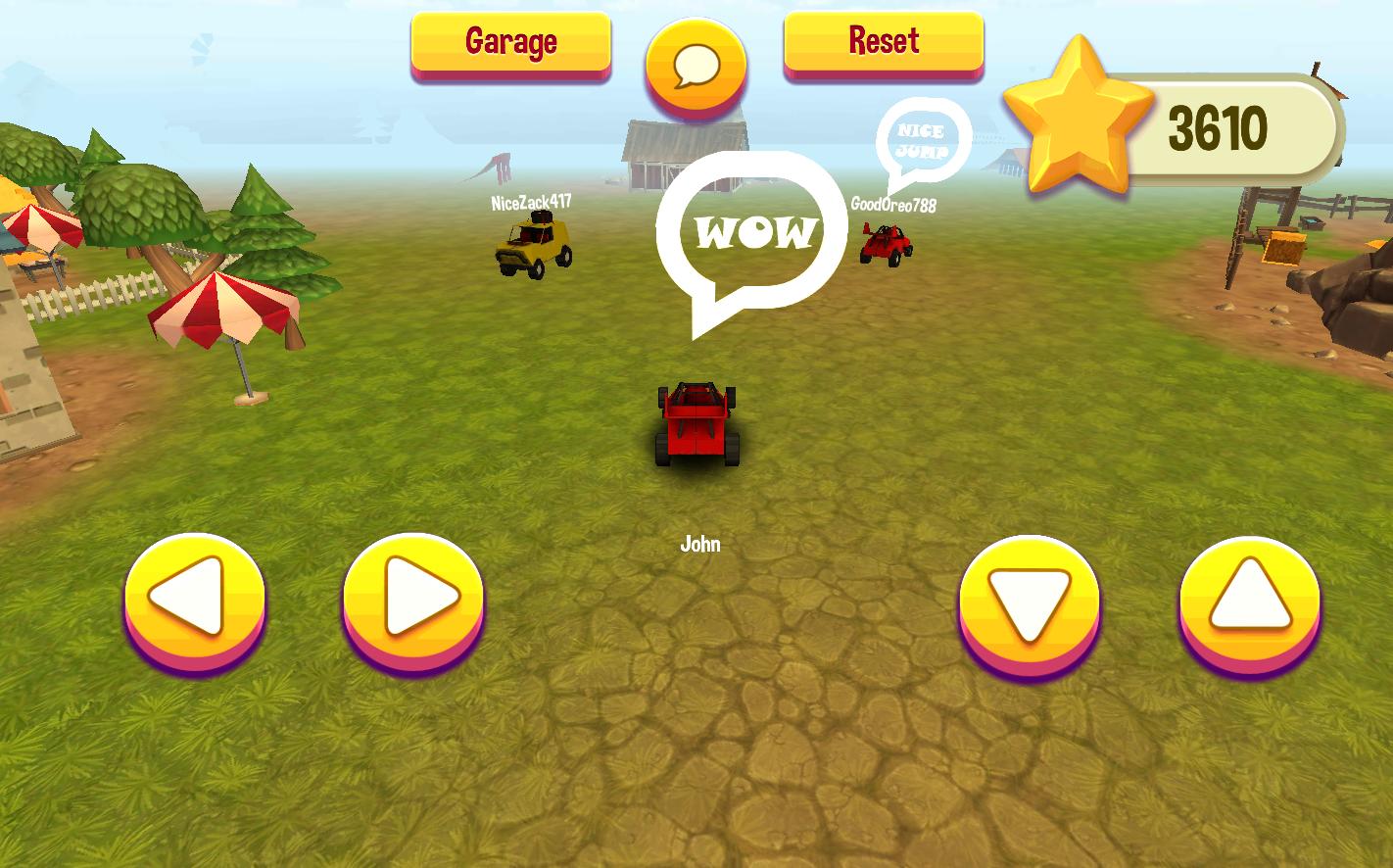Tap the NICE JUMP bubble above GoodOreo788
Screen dimensions: 1393x868
pyautogui.click(x=921, y=140)
